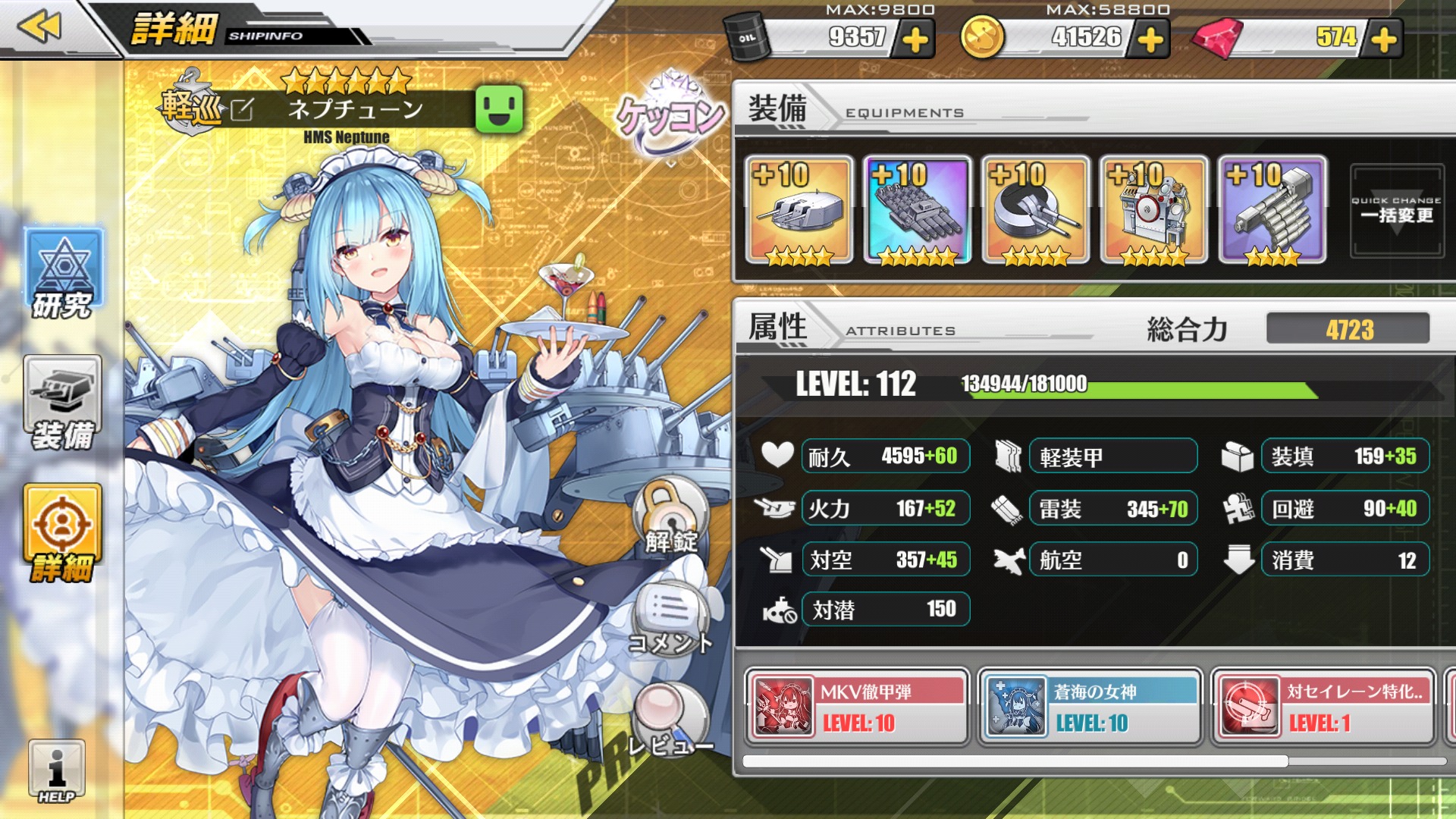This screenshot has width=1456, height=819.
Task: View the 対セイレーン特化 skill
Action: (1323, 708)
